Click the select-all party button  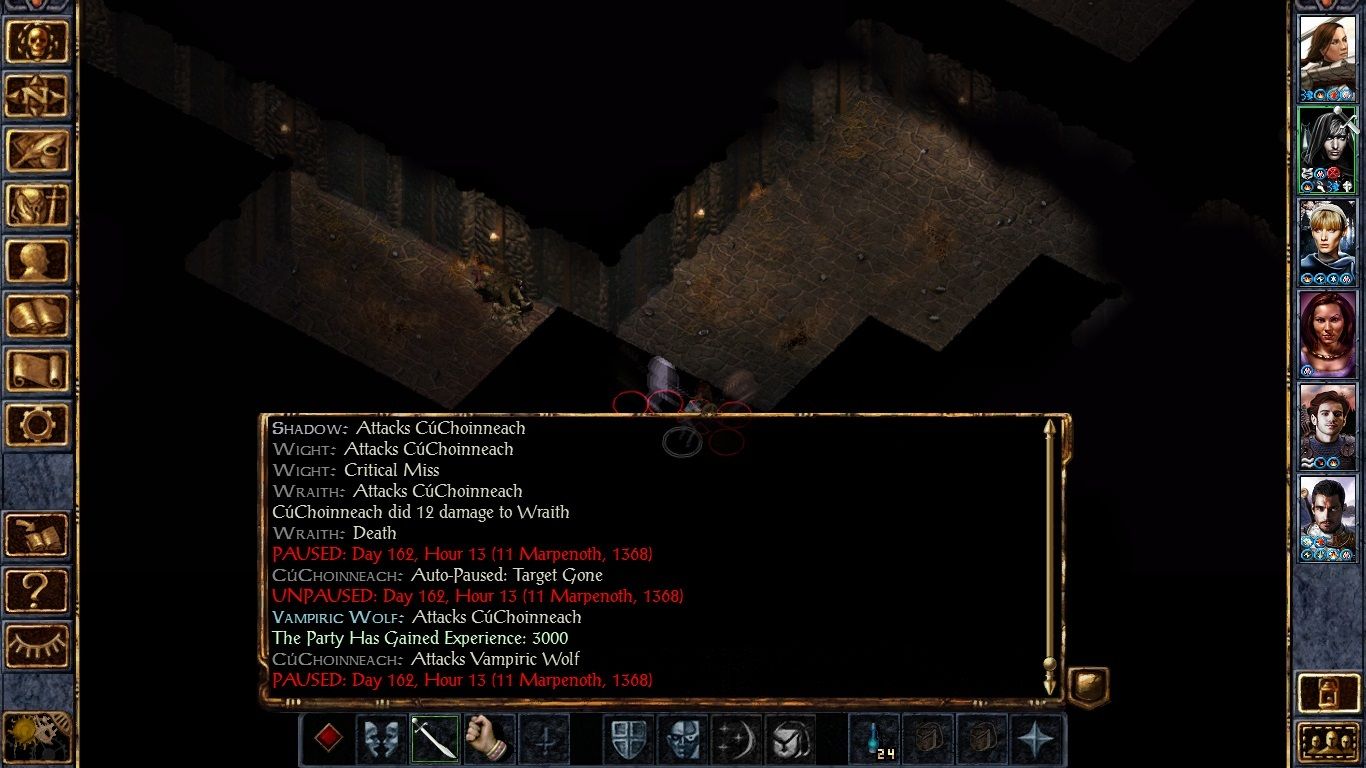(x=1327, y=742)
